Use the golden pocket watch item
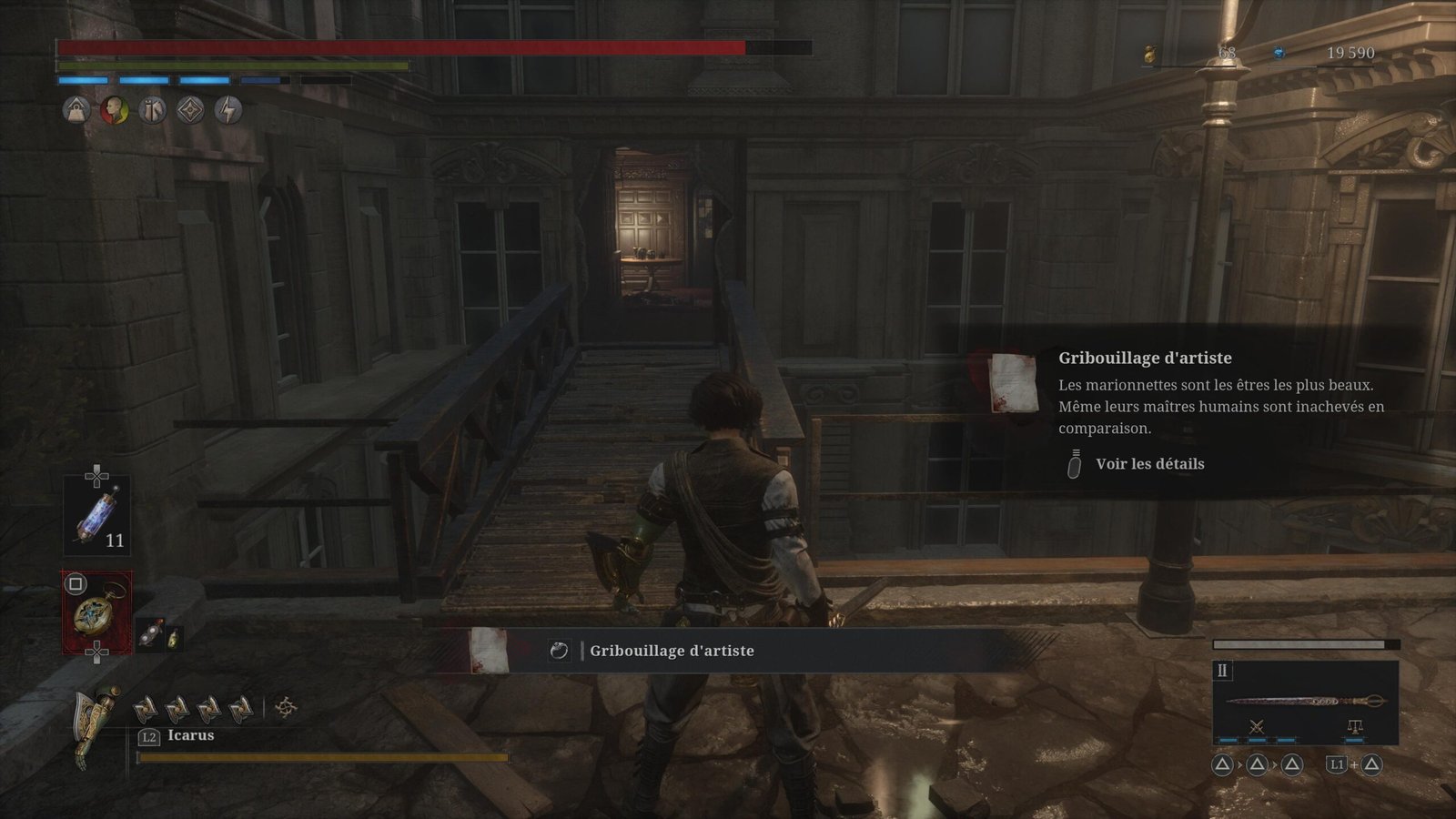The image size is (1456, 819). [96, 612]
